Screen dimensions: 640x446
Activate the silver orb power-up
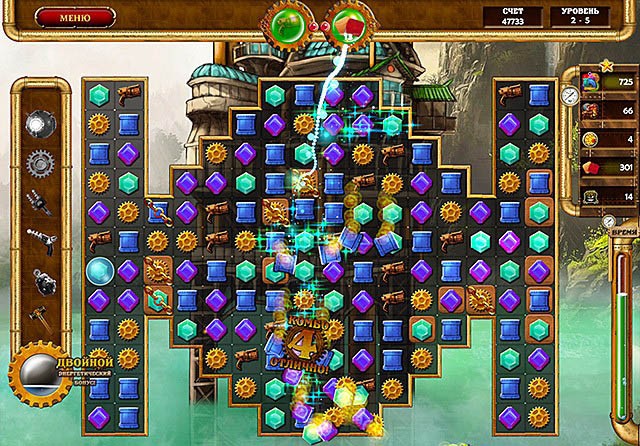(40, 123)
